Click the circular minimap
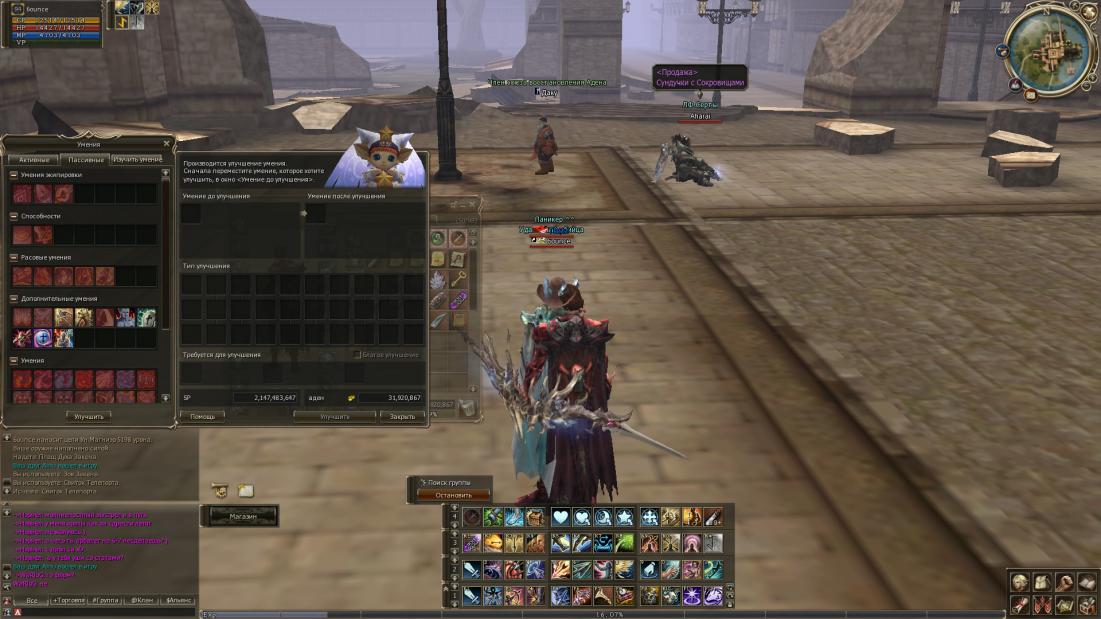The width and height of the screenshot is (1101, 619). coord(1050,48)
